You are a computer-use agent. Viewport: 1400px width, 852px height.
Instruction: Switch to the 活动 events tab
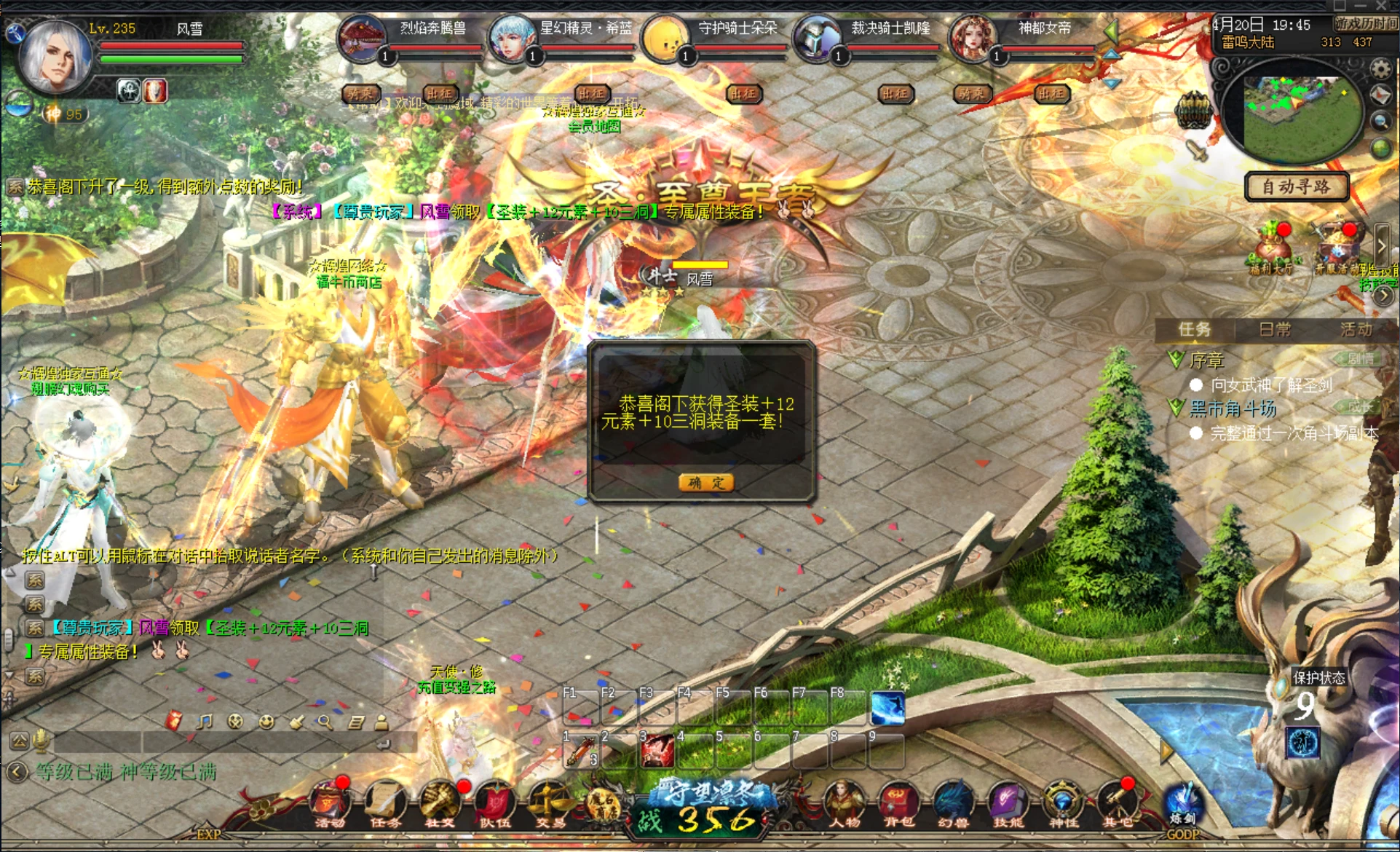(x=1356, y=330)
